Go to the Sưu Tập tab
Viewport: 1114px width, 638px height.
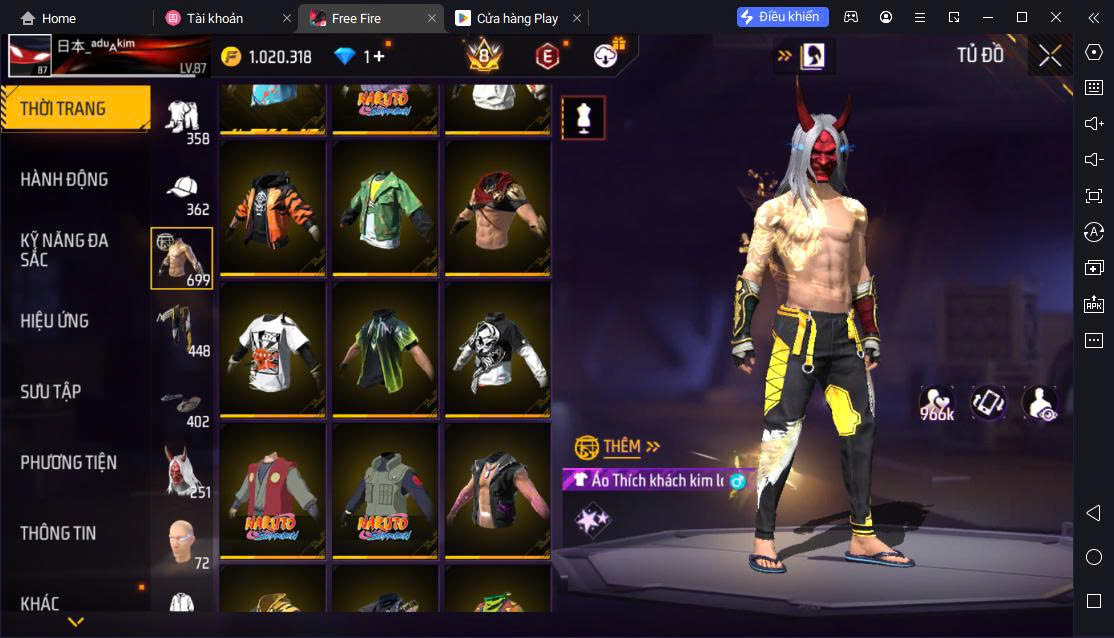point(50,392)
